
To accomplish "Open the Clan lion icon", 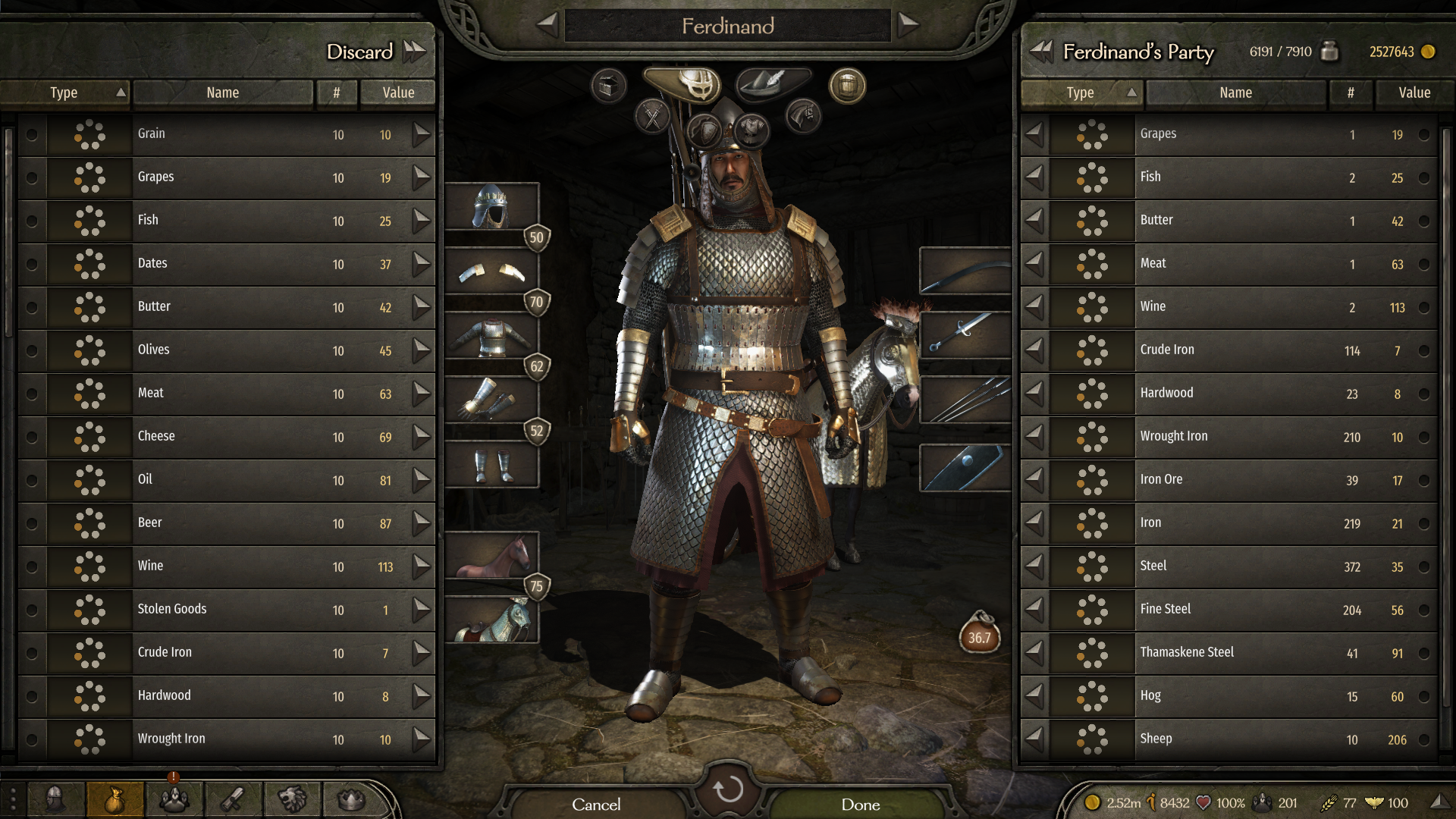I will 291,799.
